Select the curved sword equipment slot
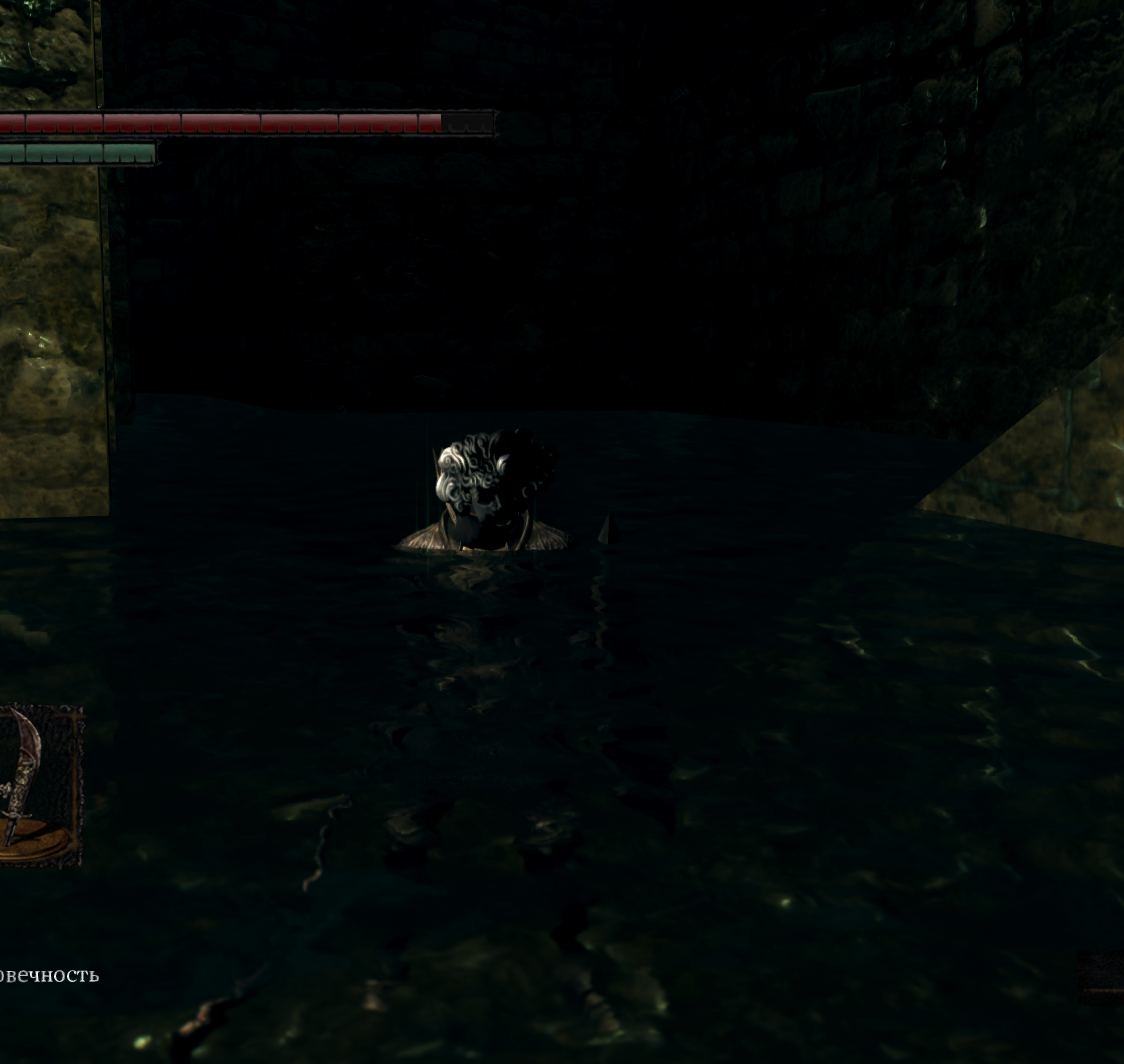This screenshot has height=1064, width=1124. tap(37, 785)
